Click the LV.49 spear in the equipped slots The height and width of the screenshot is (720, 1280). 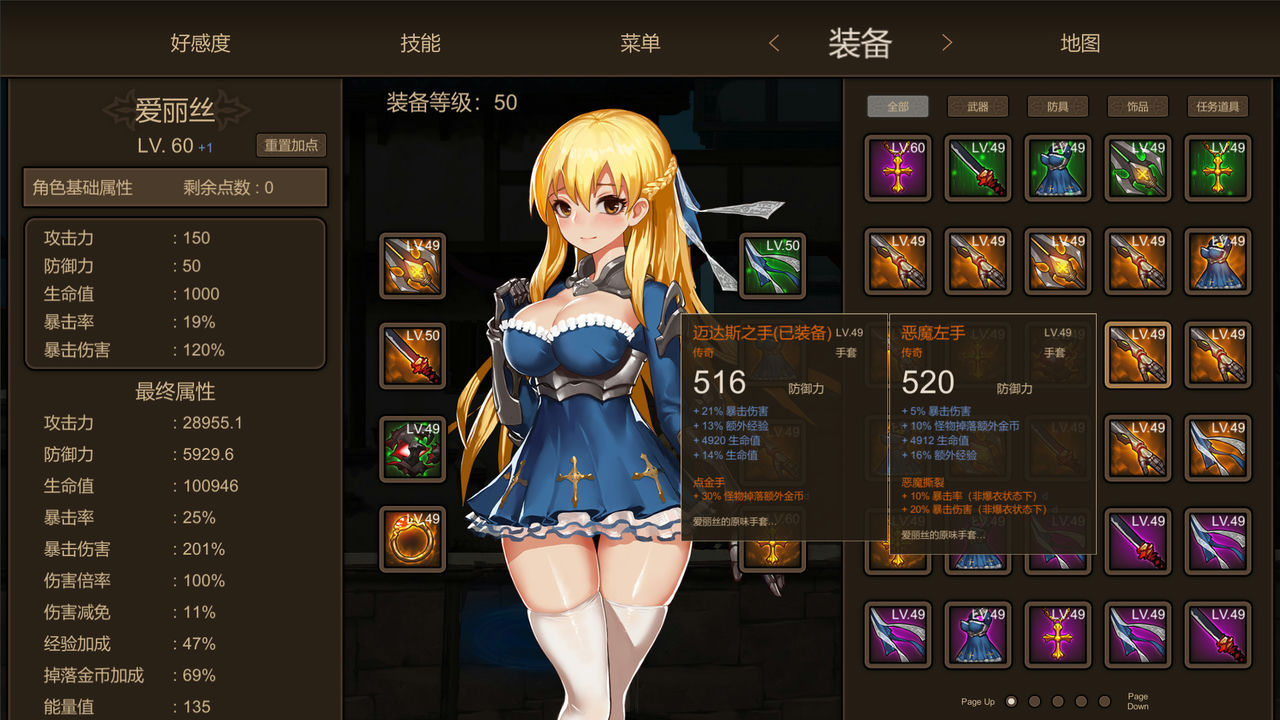pos(410,265)
